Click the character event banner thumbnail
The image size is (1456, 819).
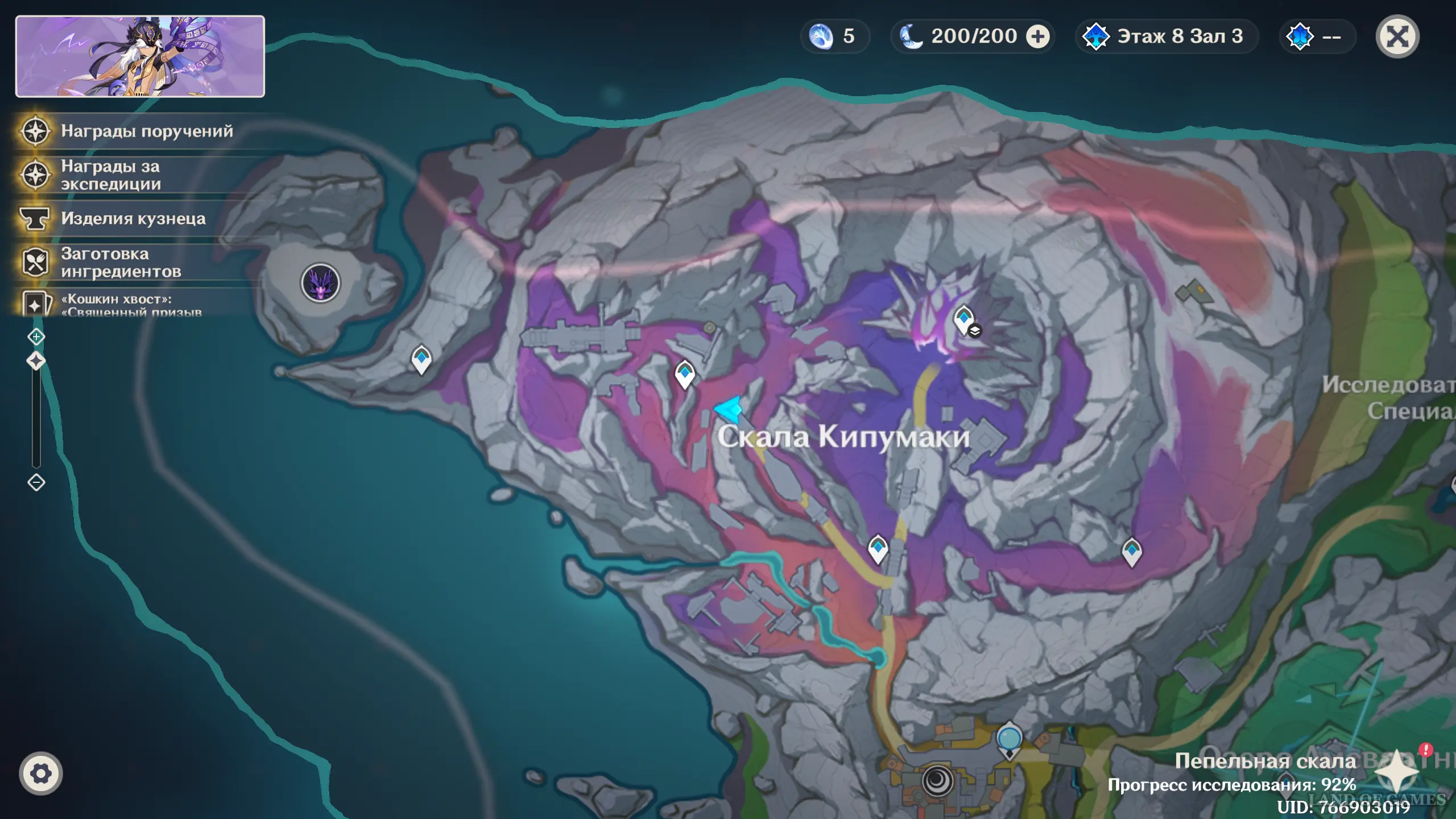point(140,56)
